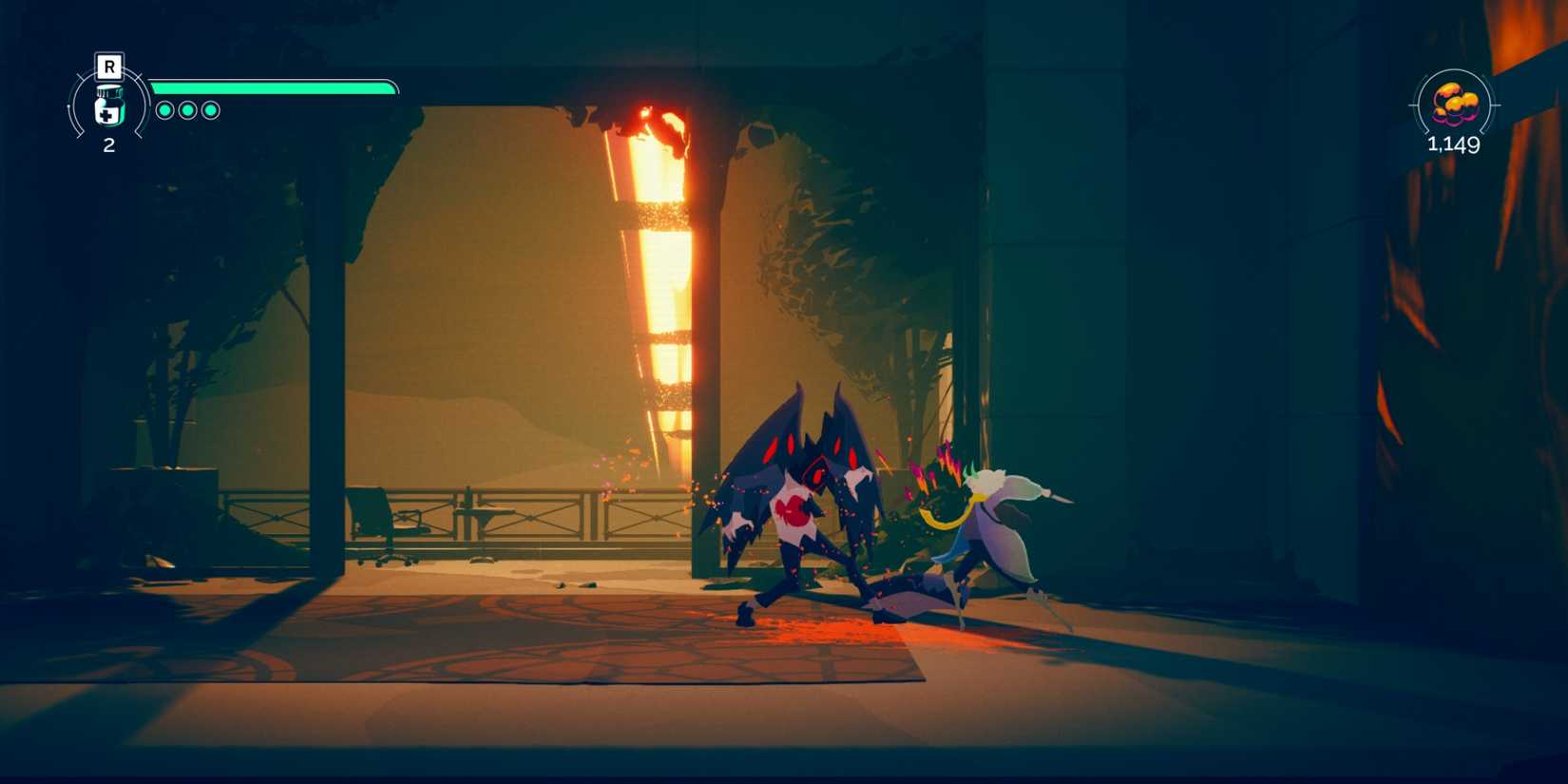This screenshot has height=784, width=1568.
Task: Toggle the third charge pip
Action: [210, 108]
